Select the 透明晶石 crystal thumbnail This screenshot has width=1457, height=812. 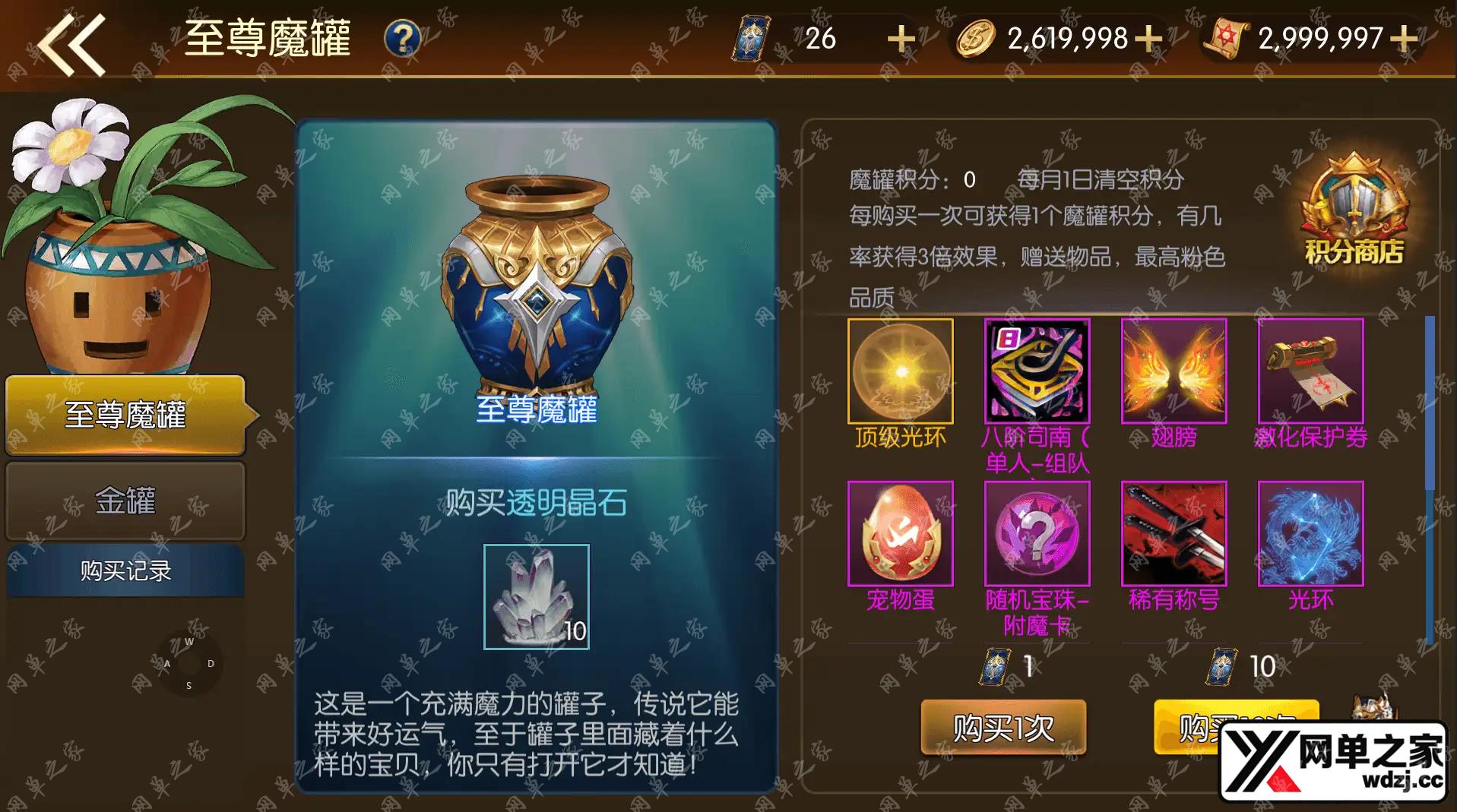(x=537, y=597)
